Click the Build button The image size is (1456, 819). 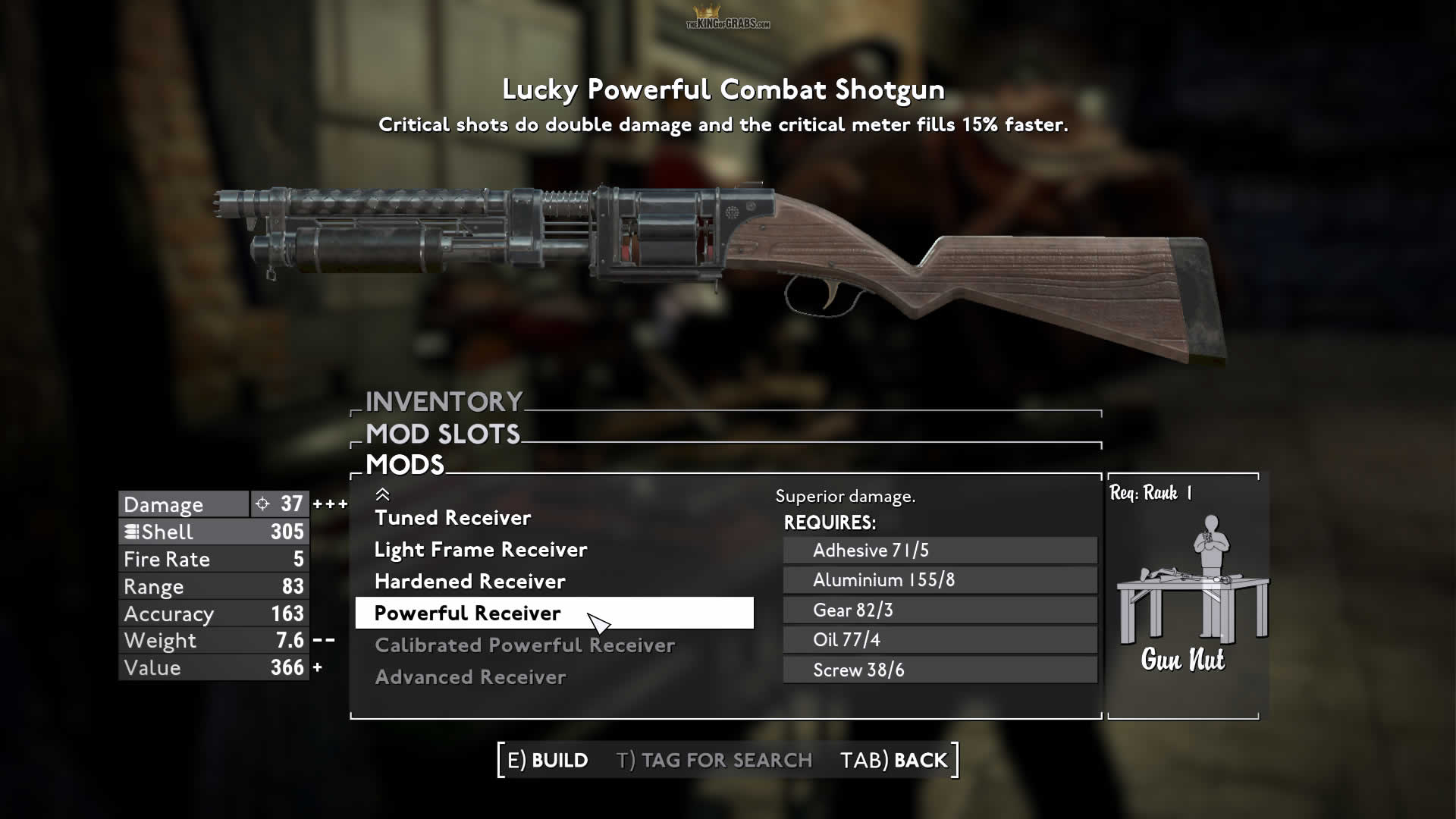click(x=548, y=760)
